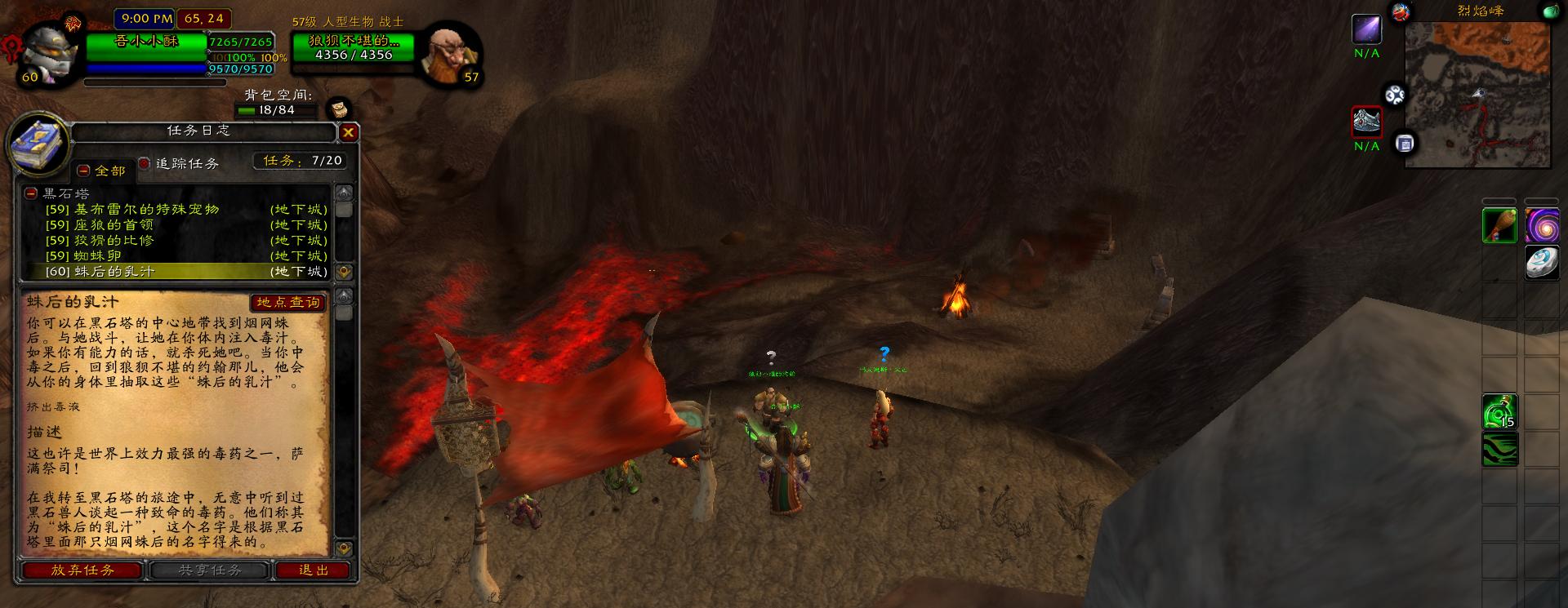
Task: Use the white hearthstone item
Action: [1541, 263]
